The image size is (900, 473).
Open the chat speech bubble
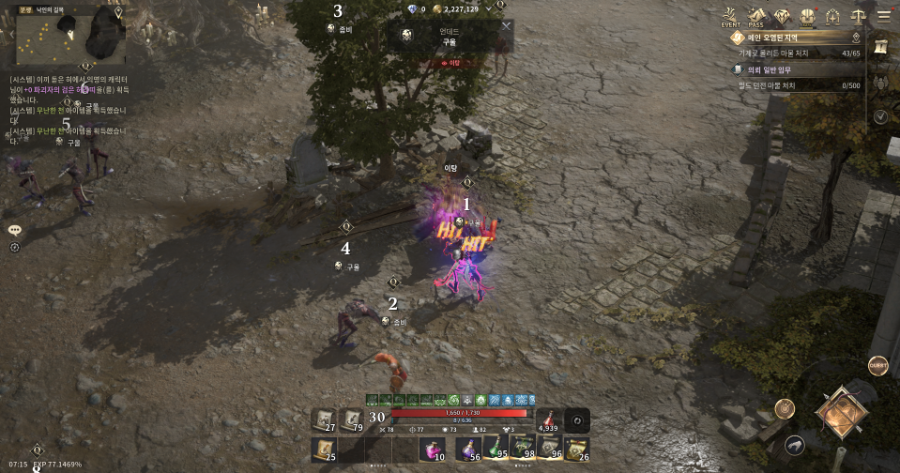(15, 230)
